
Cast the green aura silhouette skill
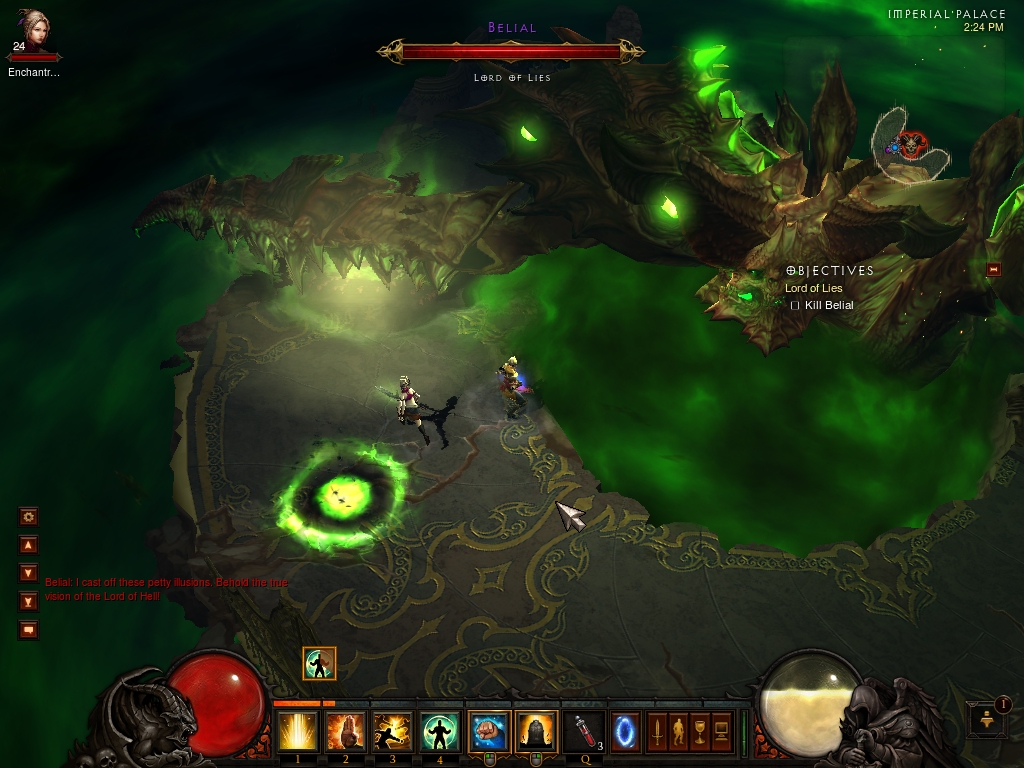439,731
